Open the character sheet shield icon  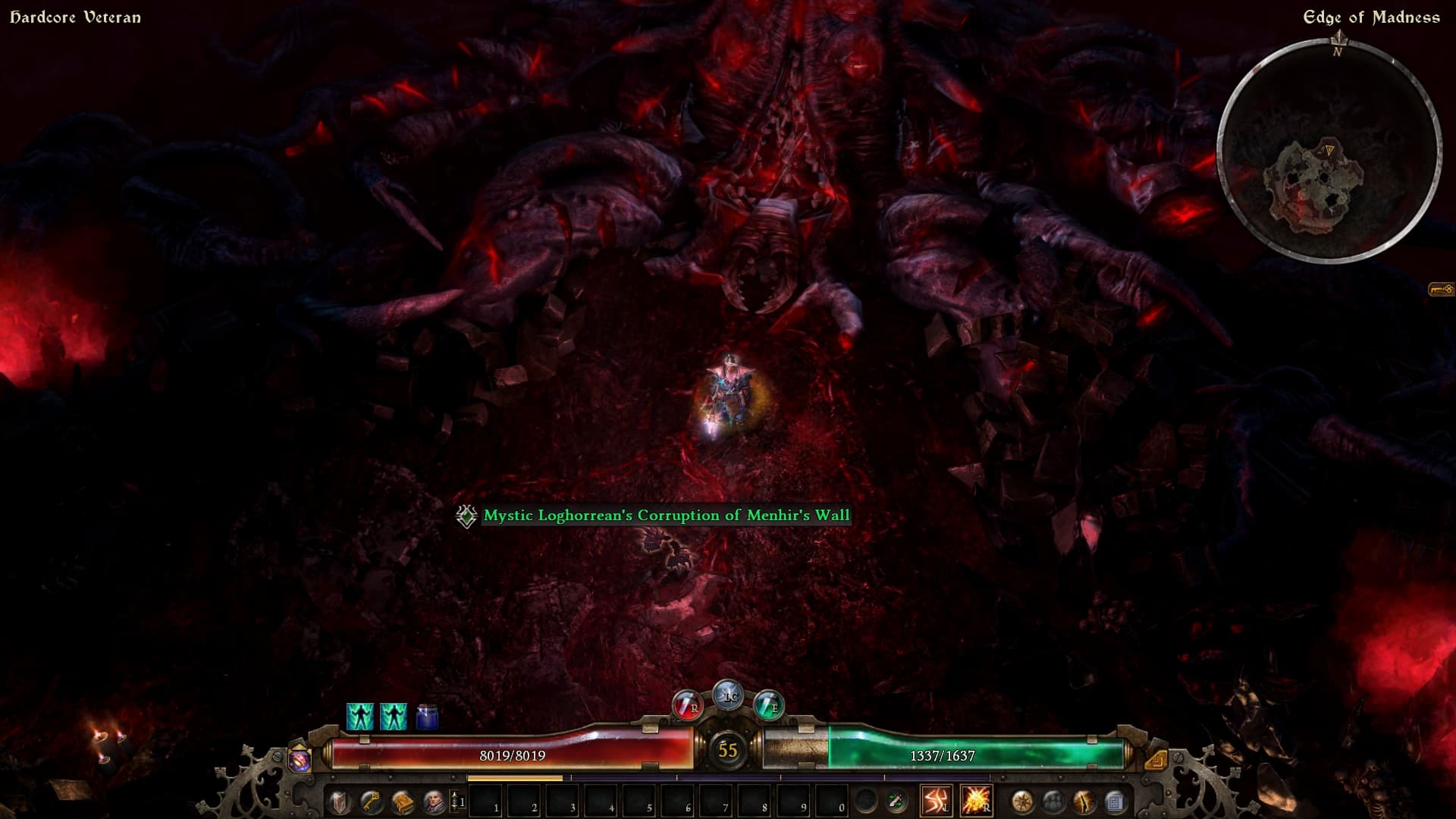pos(339,802)
